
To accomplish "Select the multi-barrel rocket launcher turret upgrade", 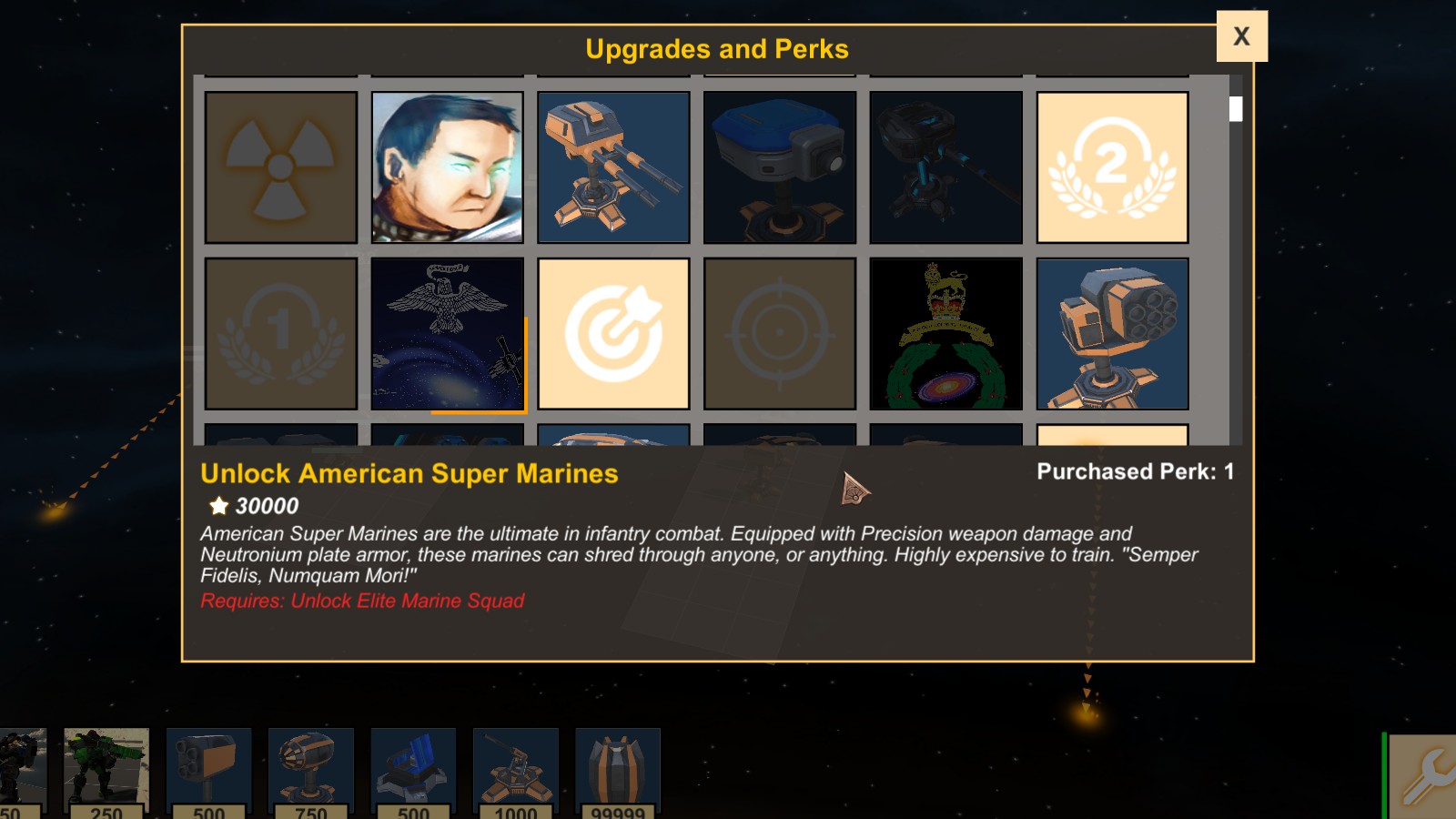I will pos(1112,334).
